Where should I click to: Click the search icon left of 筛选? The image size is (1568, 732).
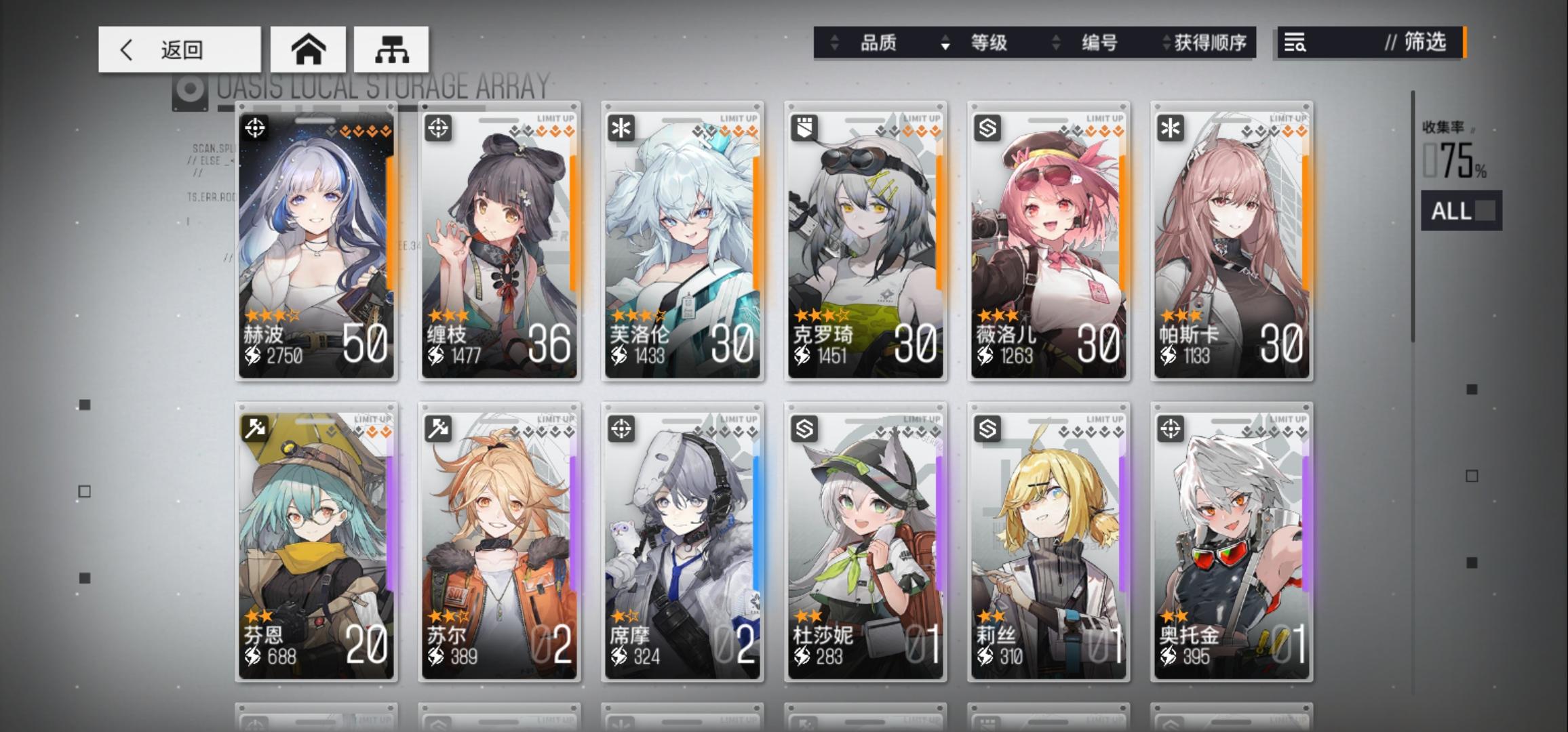point(1295,43)
